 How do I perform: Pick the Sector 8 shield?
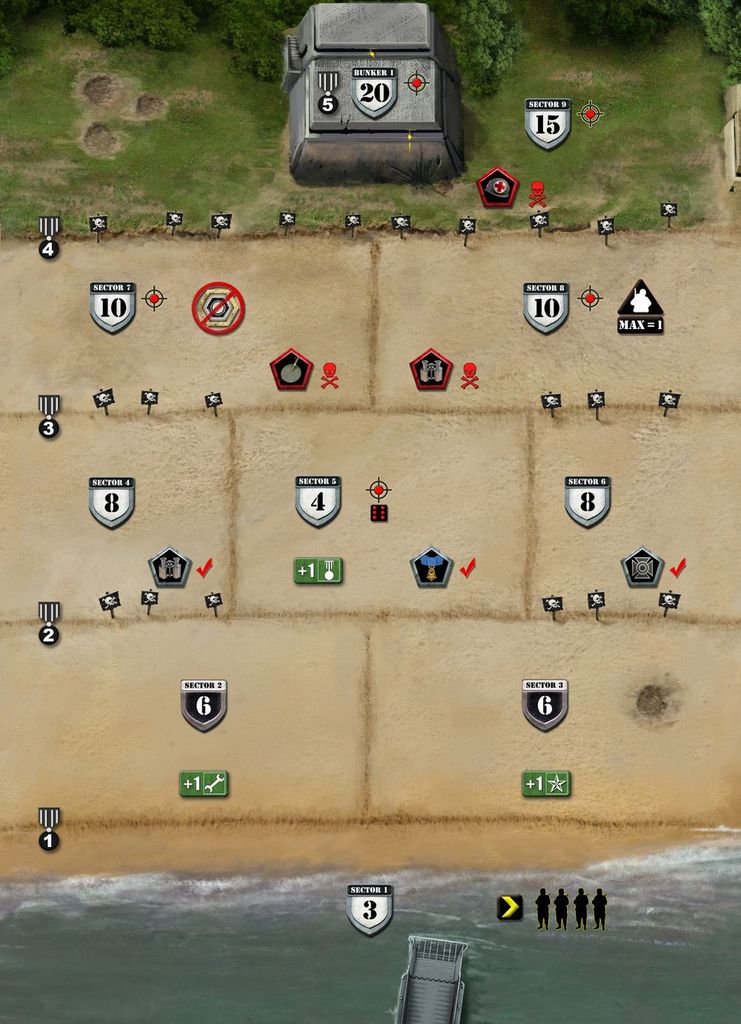(546, 307)
